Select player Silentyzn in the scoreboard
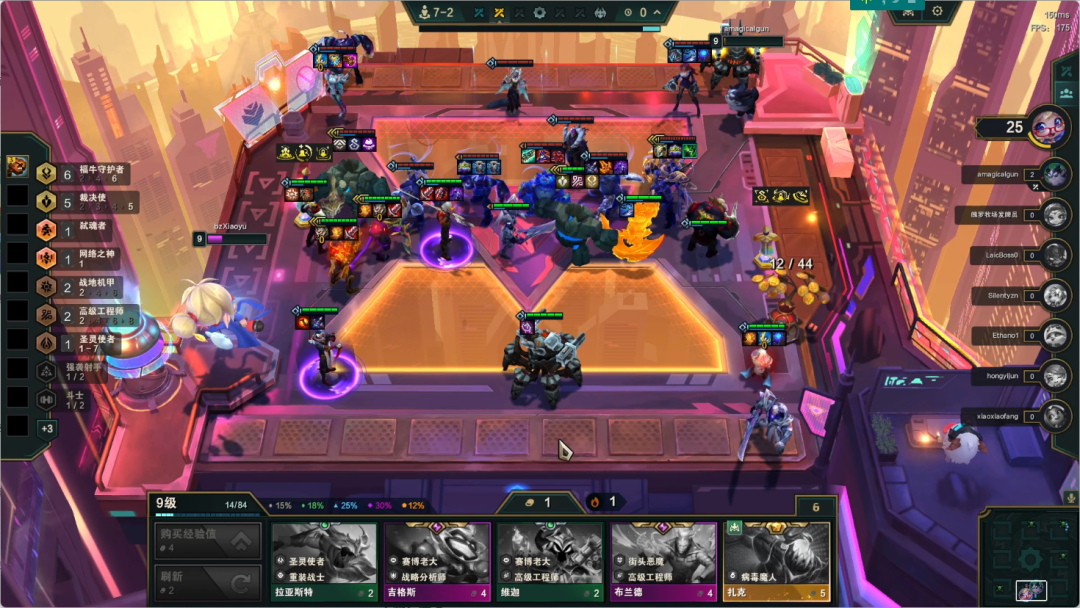The height and width of the screenshot is (608, 1080). pyautogui.click(x=1055, y=296)
